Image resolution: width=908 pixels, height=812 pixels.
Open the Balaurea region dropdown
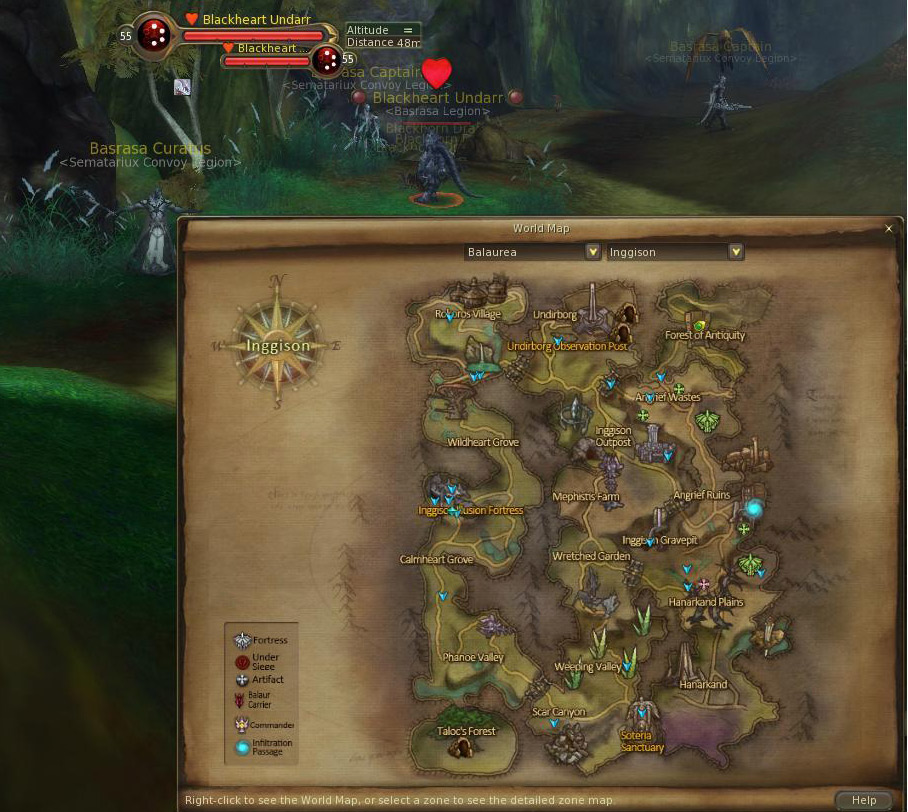[592, 252]
